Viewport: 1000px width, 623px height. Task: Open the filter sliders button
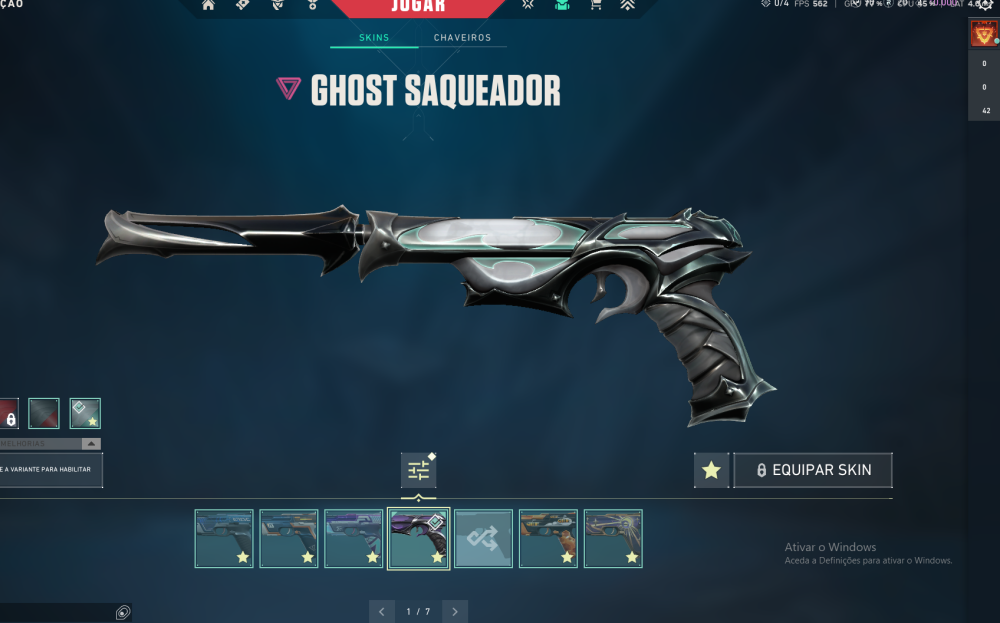pyautogui.click(x=418, y=470)
